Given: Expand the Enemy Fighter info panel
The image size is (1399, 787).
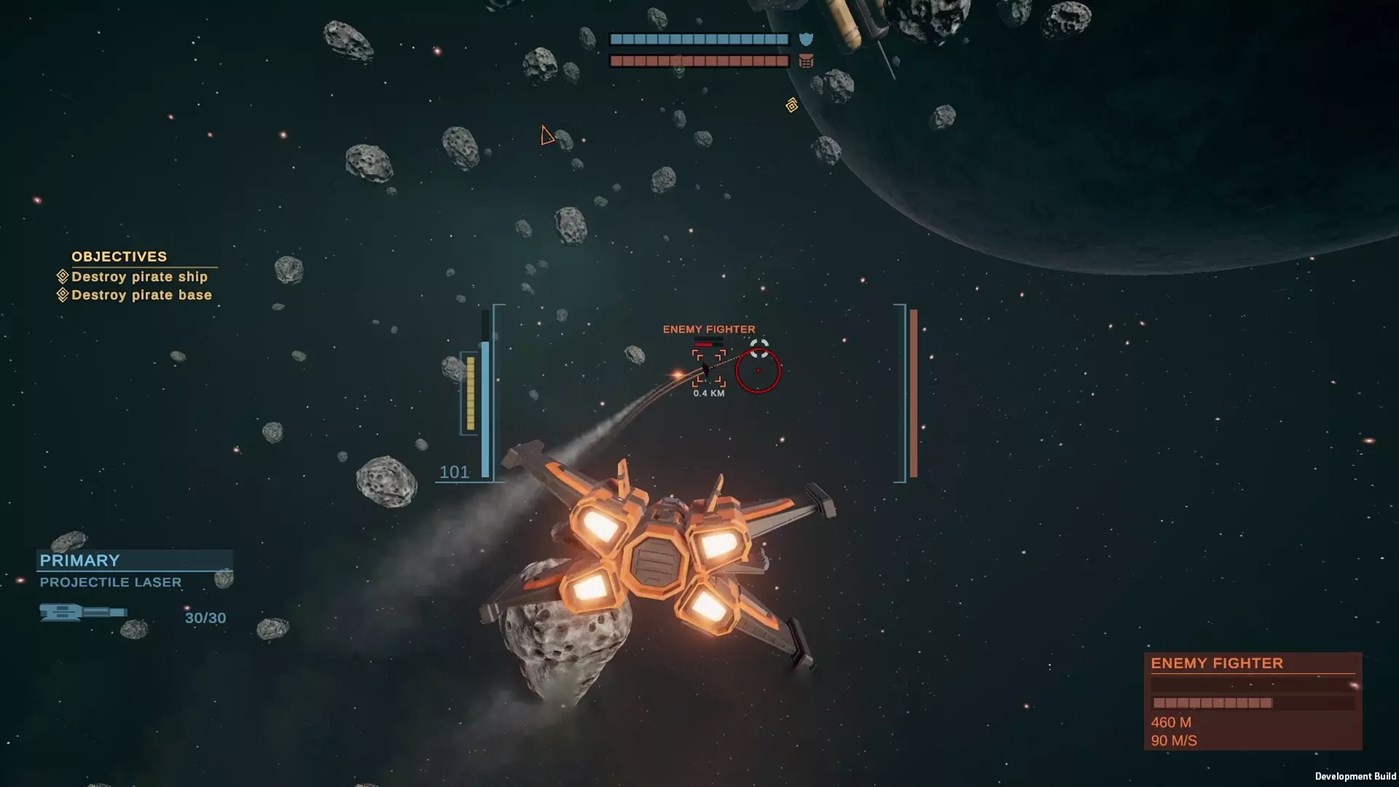Looking at the screenshot, I should pyautogui.click(x=1217, y=663).
